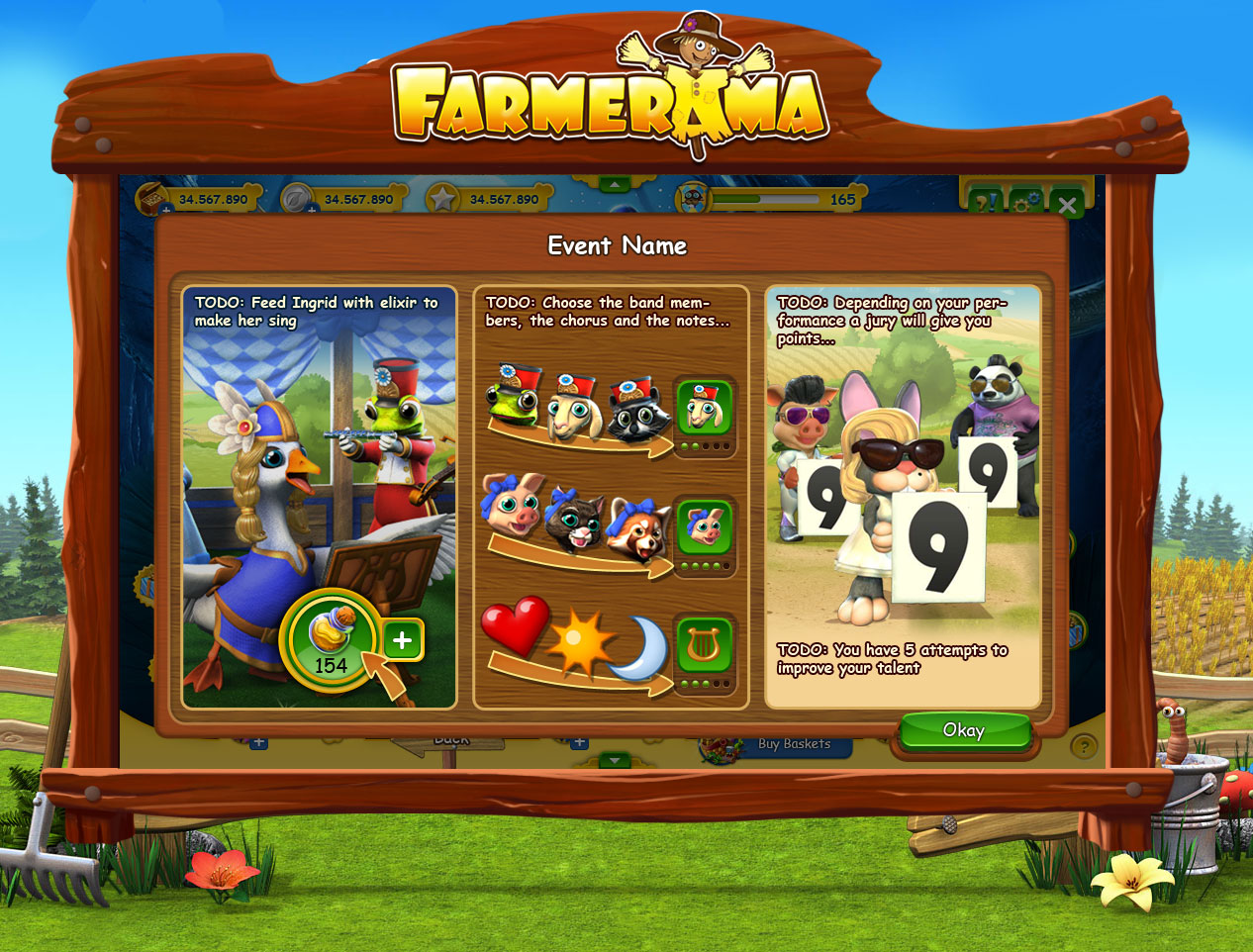This screenshot has width=1253, height=952.
Task: Close the window with the X button
Action: (1067, 205)
